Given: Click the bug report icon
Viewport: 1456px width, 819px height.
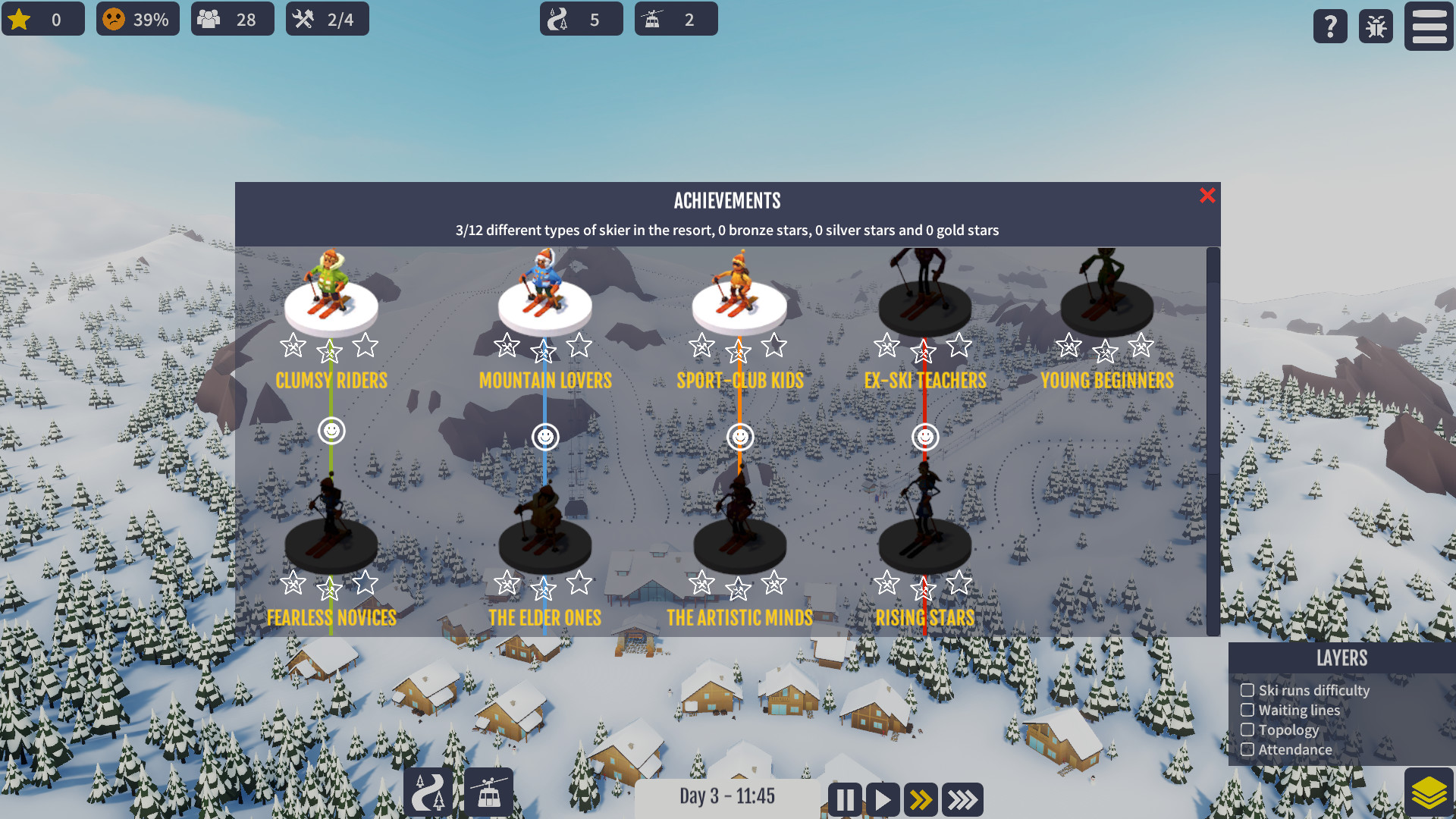Looking at the screenshot, I should coord(1375,27).
